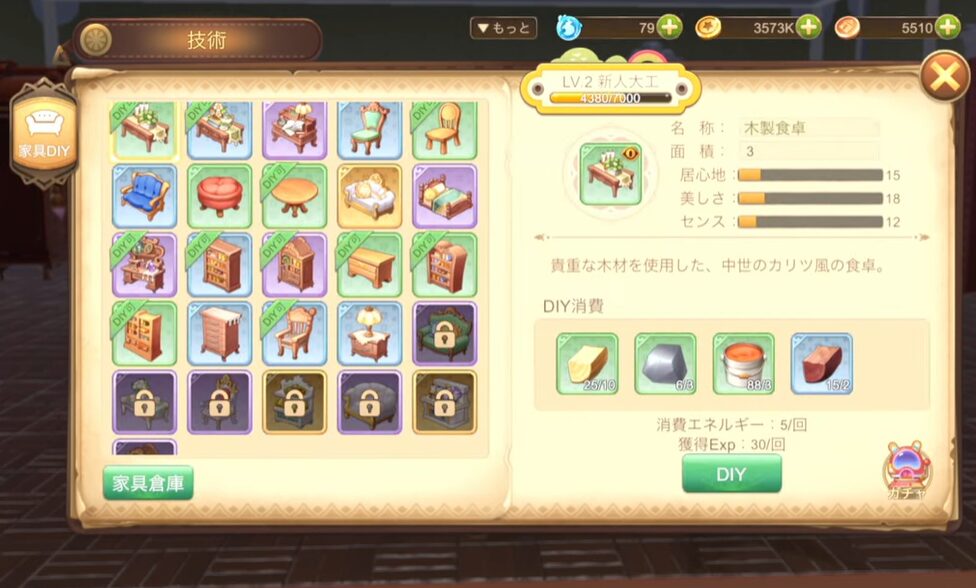Close the furniture DIY window
This screenshot has width=976, height=588.
[944, 77]
